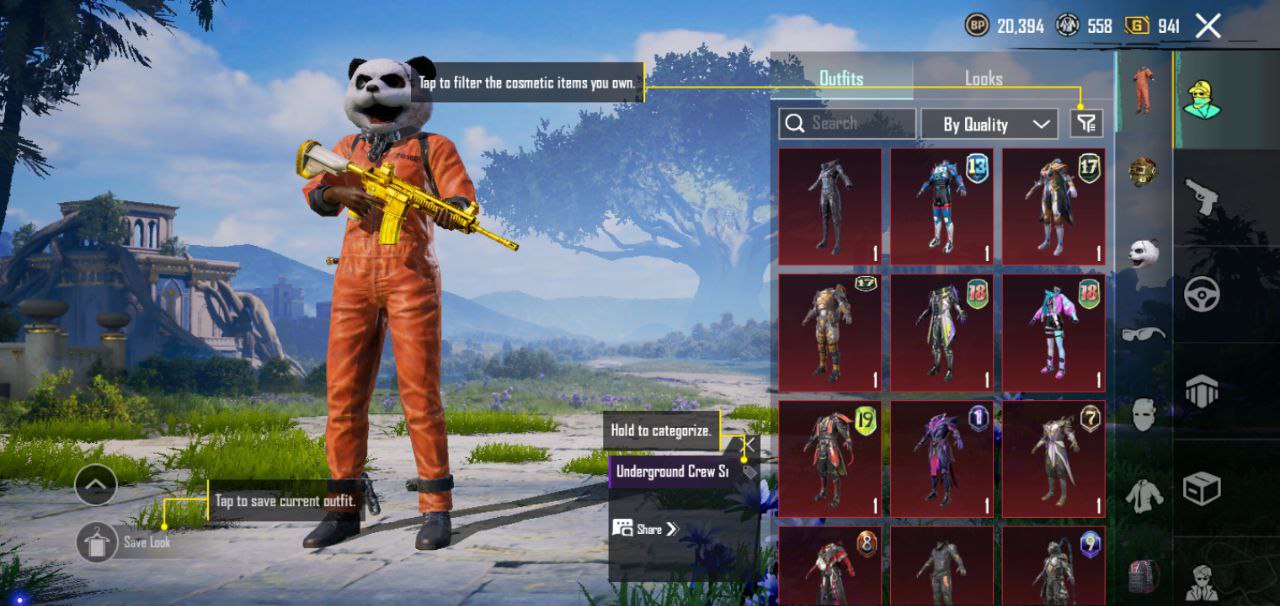
Task: Open the steering wheel vehicle category
Action: click(x=1201, y=295)
